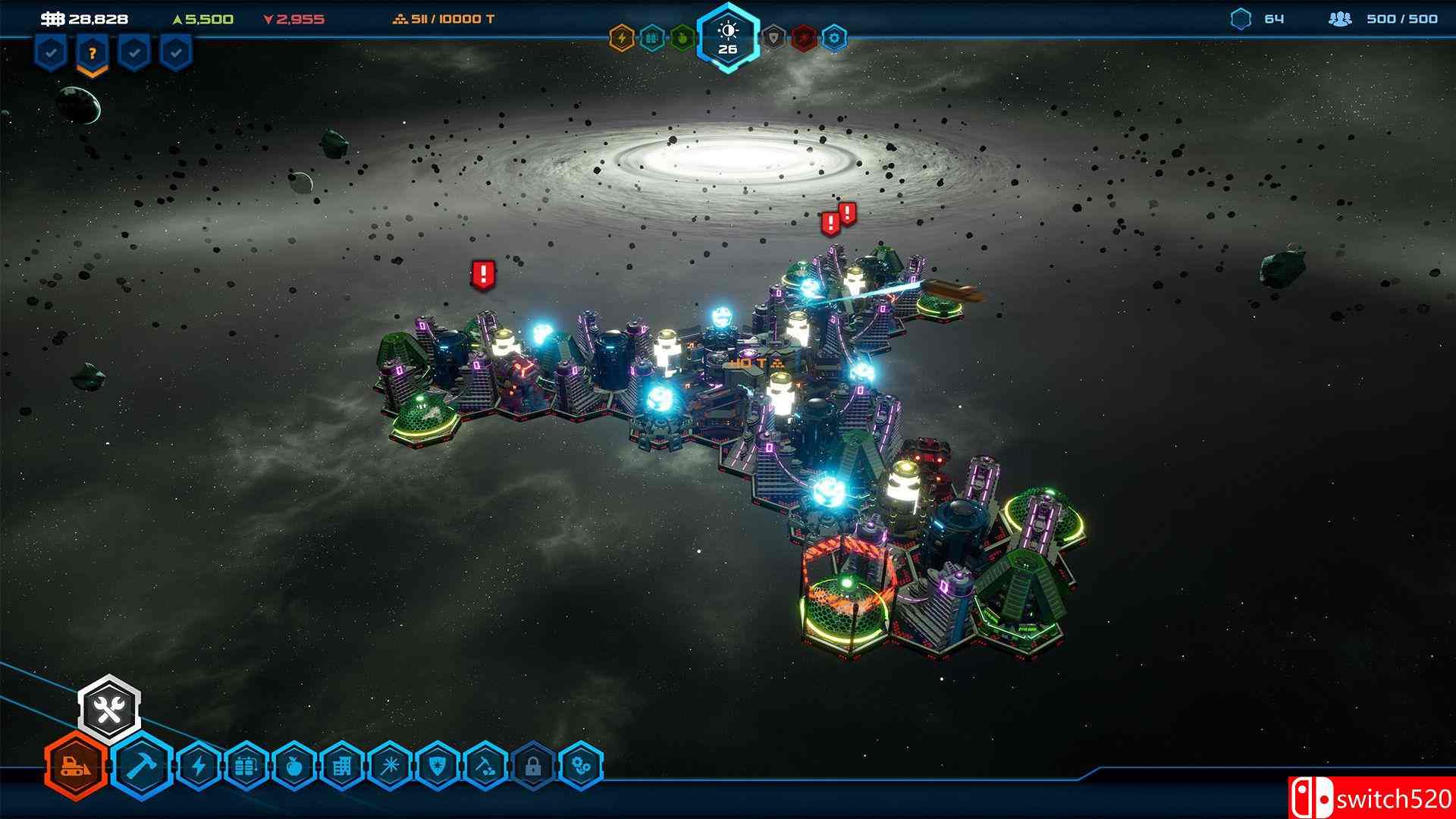The width and height of the screenshot is (1456, 819).
Task: Open the red status hexagon panel
Action: [804, 36]
